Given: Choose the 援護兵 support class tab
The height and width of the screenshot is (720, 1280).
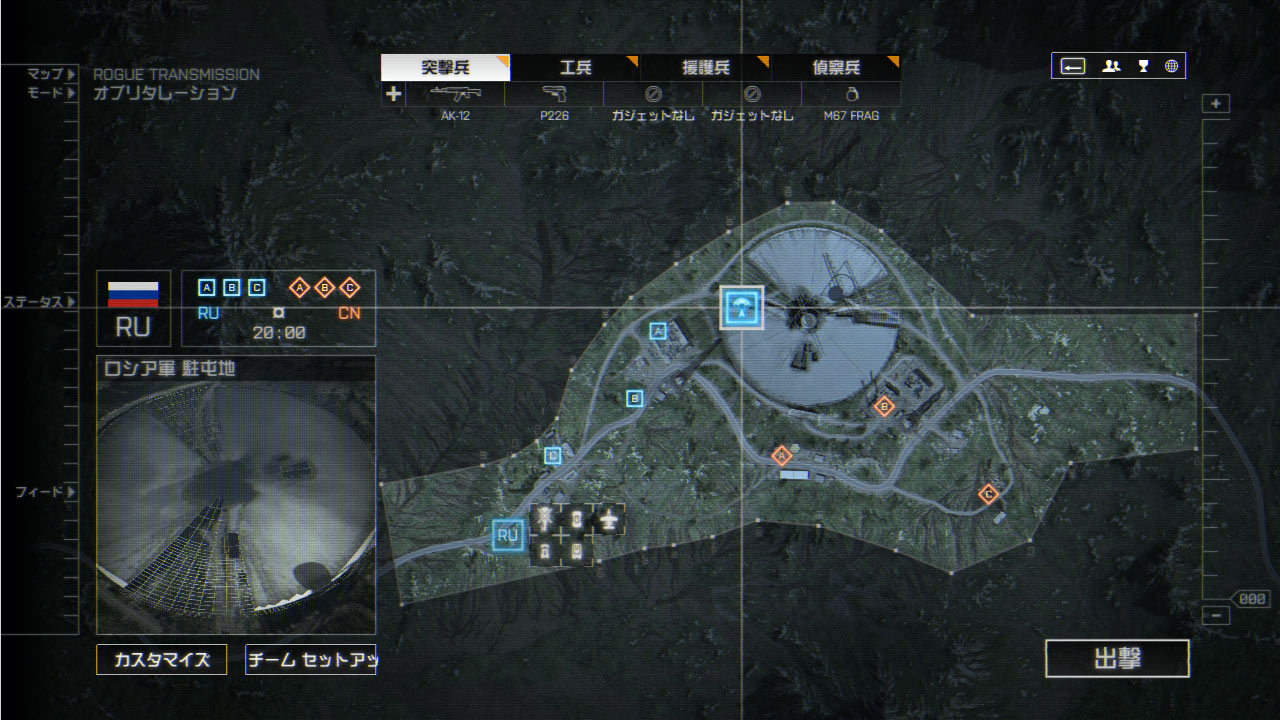Looking at the screenshot, I should 706,68.
